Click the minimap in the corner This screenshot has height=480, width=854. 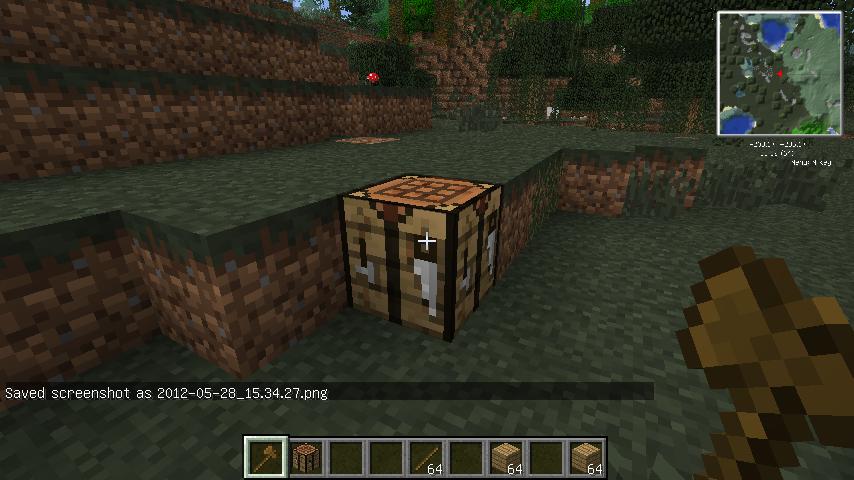(779, 74)
